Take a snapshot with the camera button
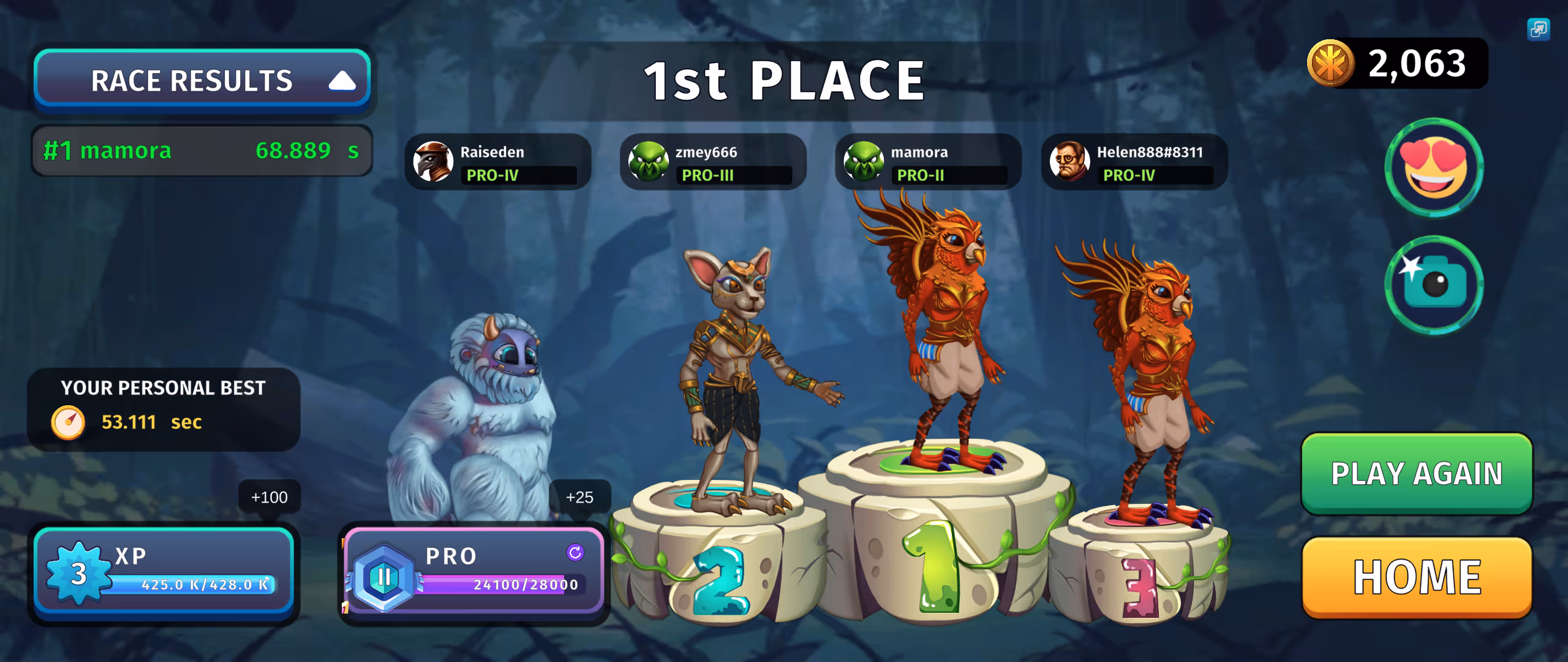The image size is (1568, 662). [x=1434, y=285]
